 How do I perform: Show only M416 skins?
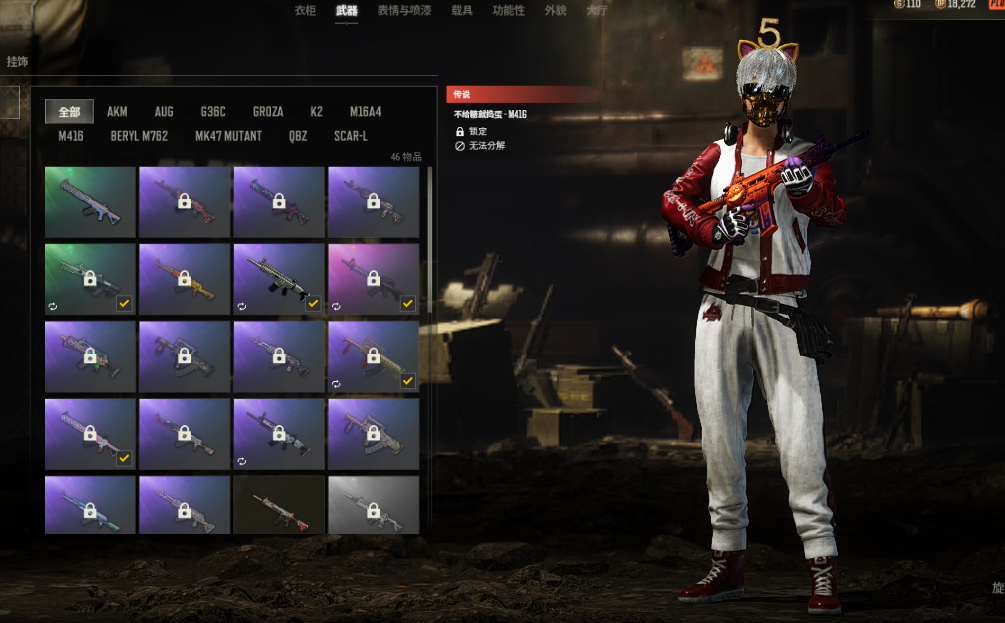click(x=73, y=136)
